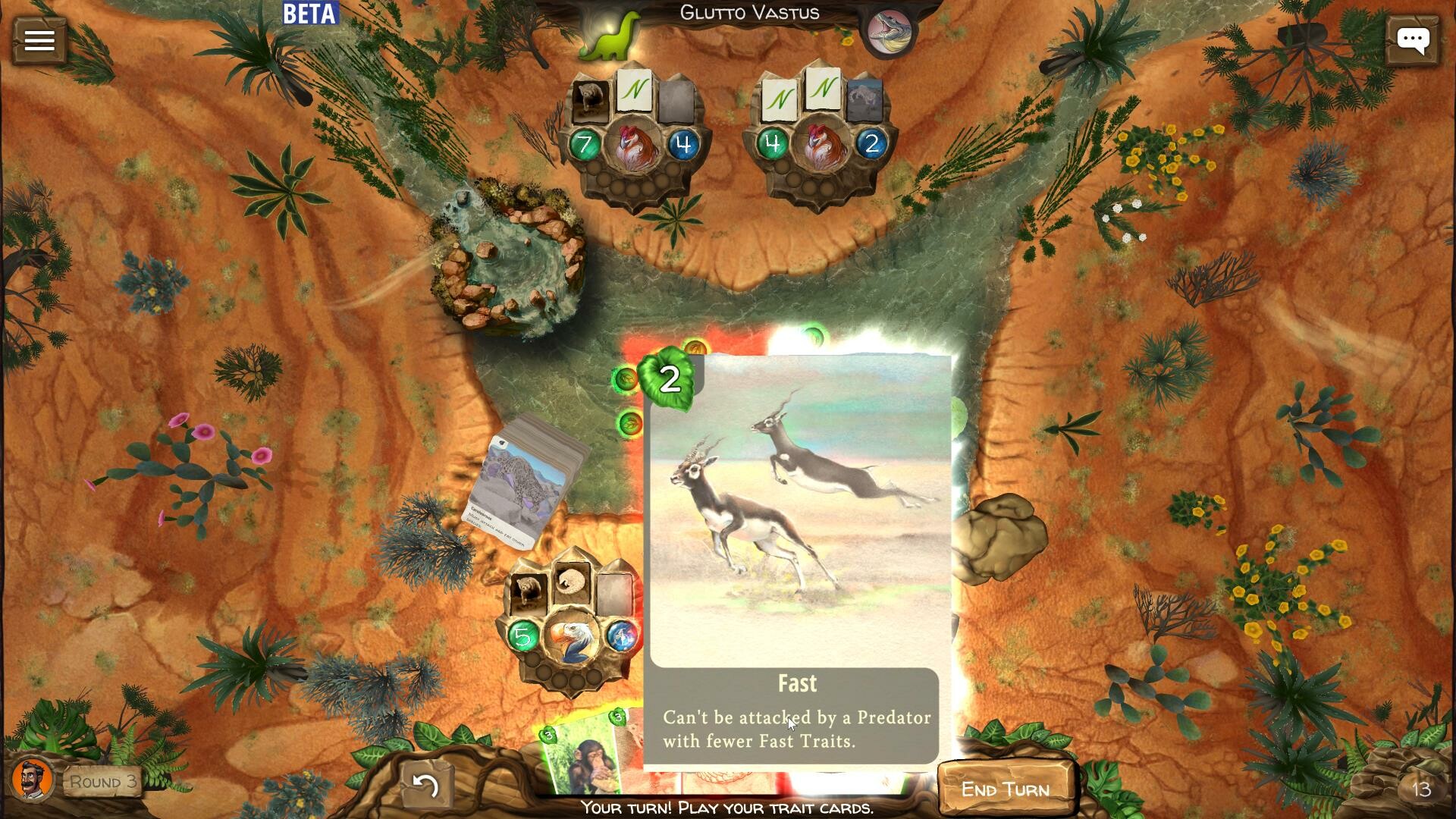Viewport: 1456px width, 819px height.
Task: Select the rooster emblem on the left opponent species
Action: click(x=634, y=146)
